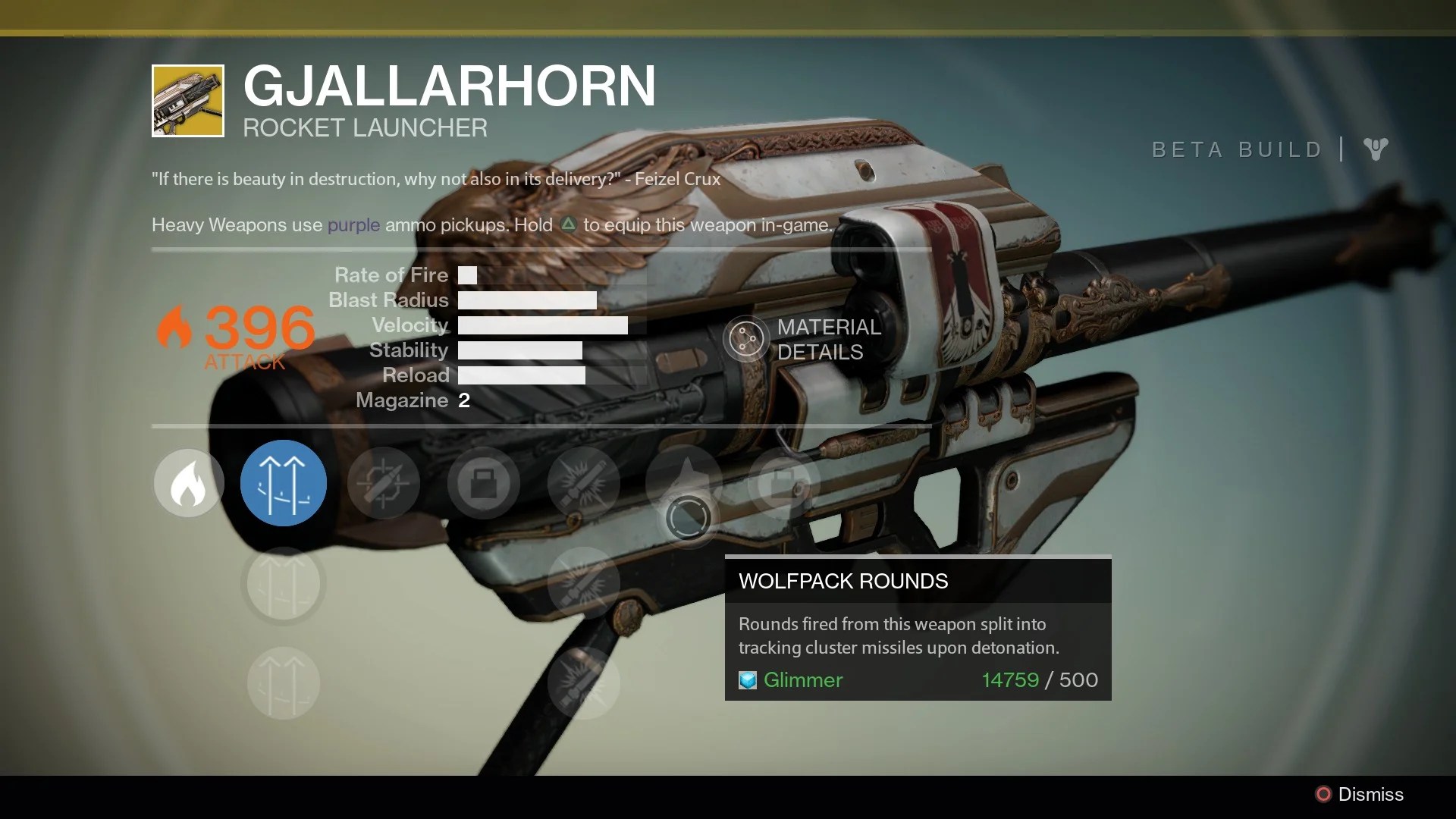The height and width of the screenshot is (819, 1456).
Task: Select the rocket explosion perk icon
Action: pyautogui.click(x=583, y=483)
